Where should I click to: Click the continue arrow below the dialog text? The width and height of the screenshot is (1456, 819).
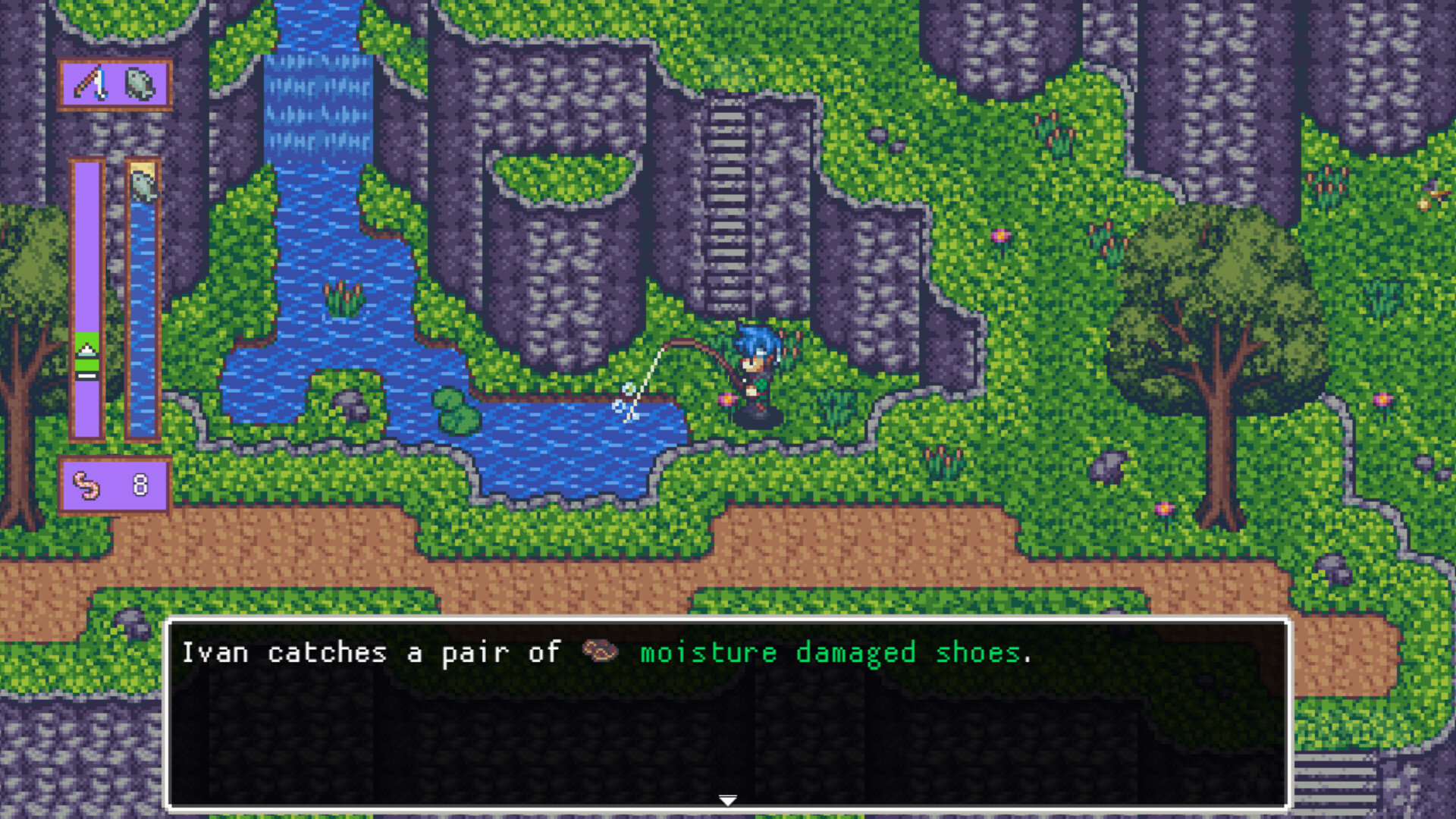coord(728,799)
